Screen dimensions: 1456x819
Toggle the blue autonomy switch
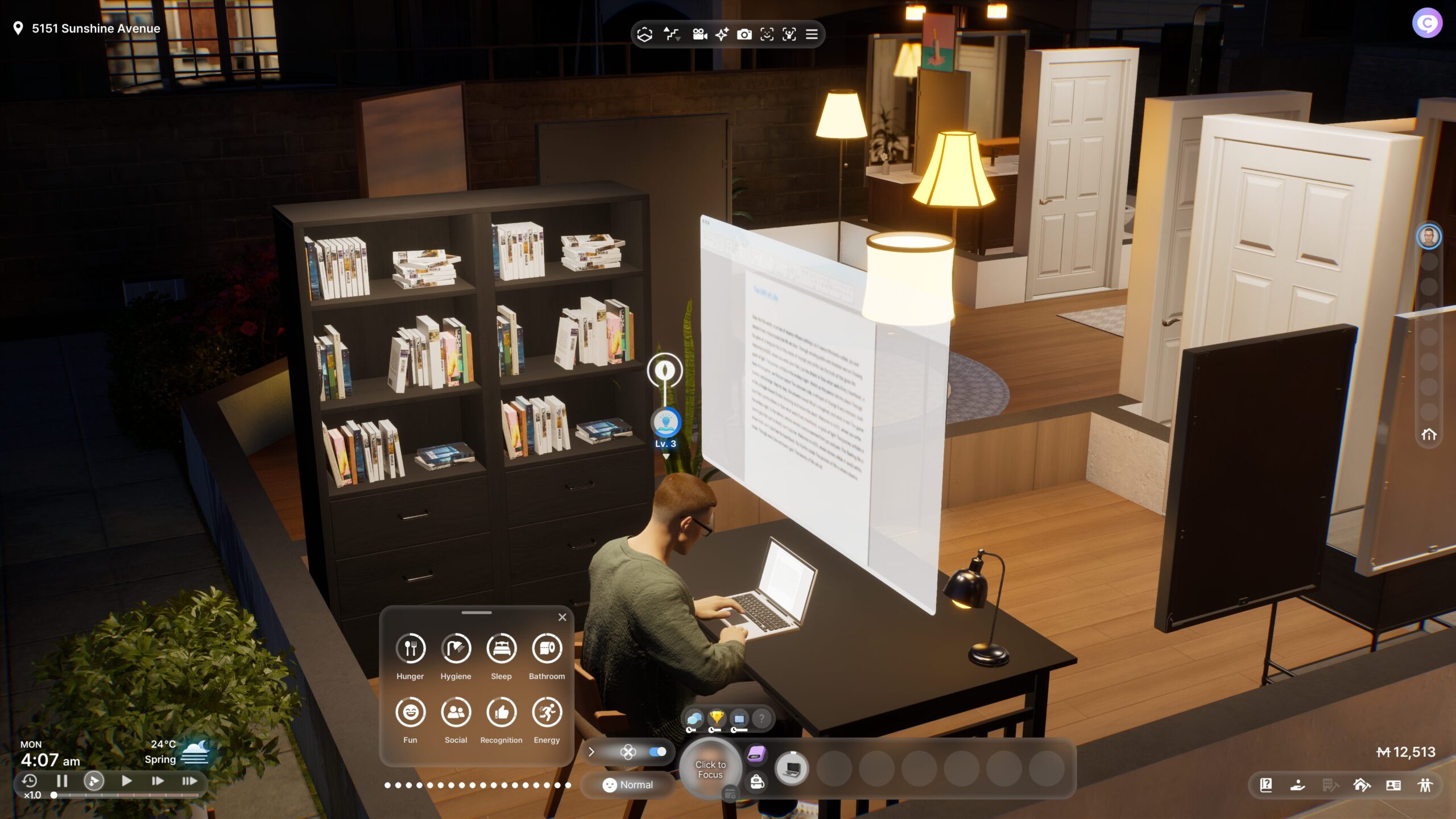pyautogui.click(x=657, y=752)
